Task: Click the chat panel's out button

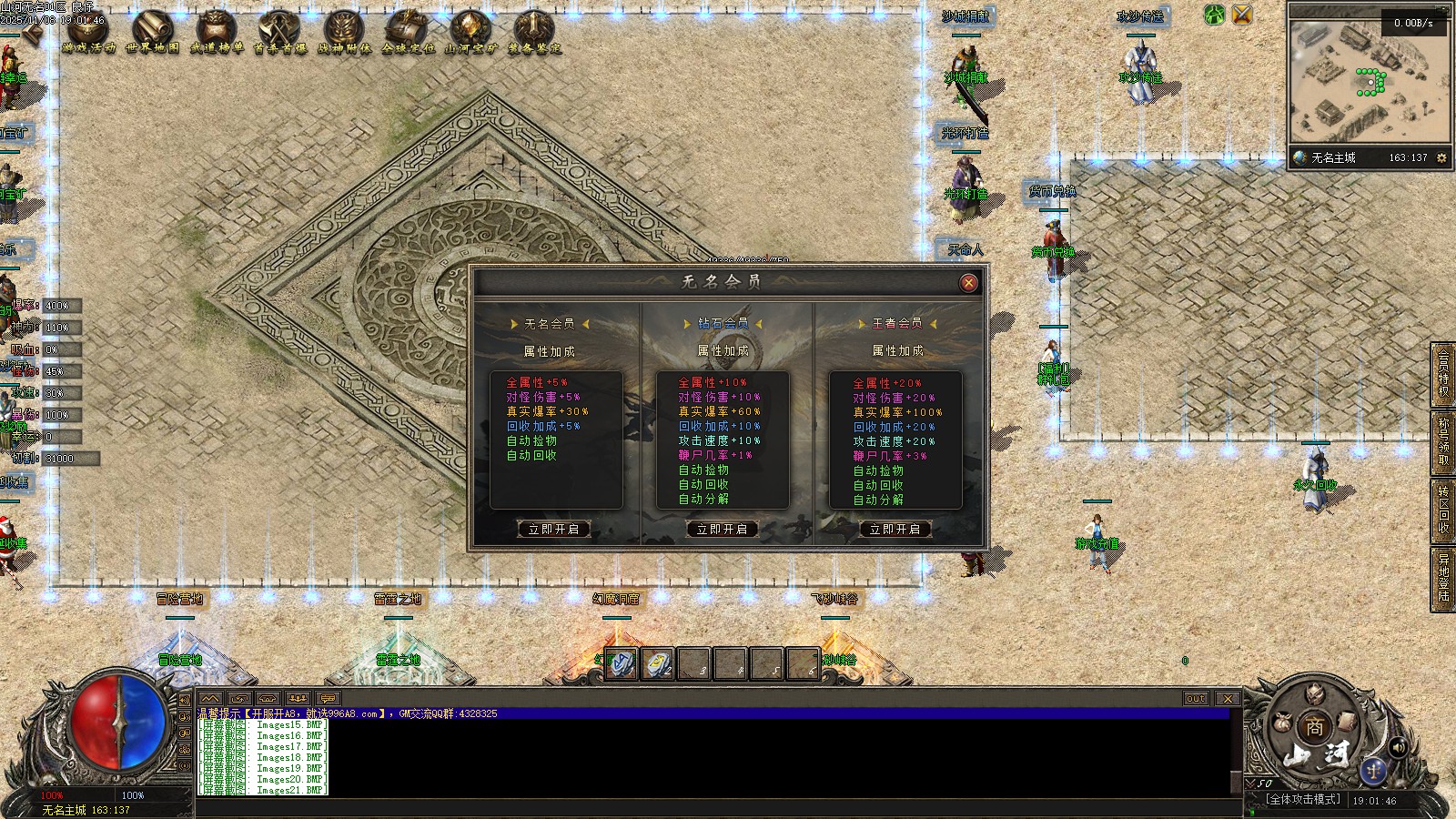Action: tap(1196, 699)
